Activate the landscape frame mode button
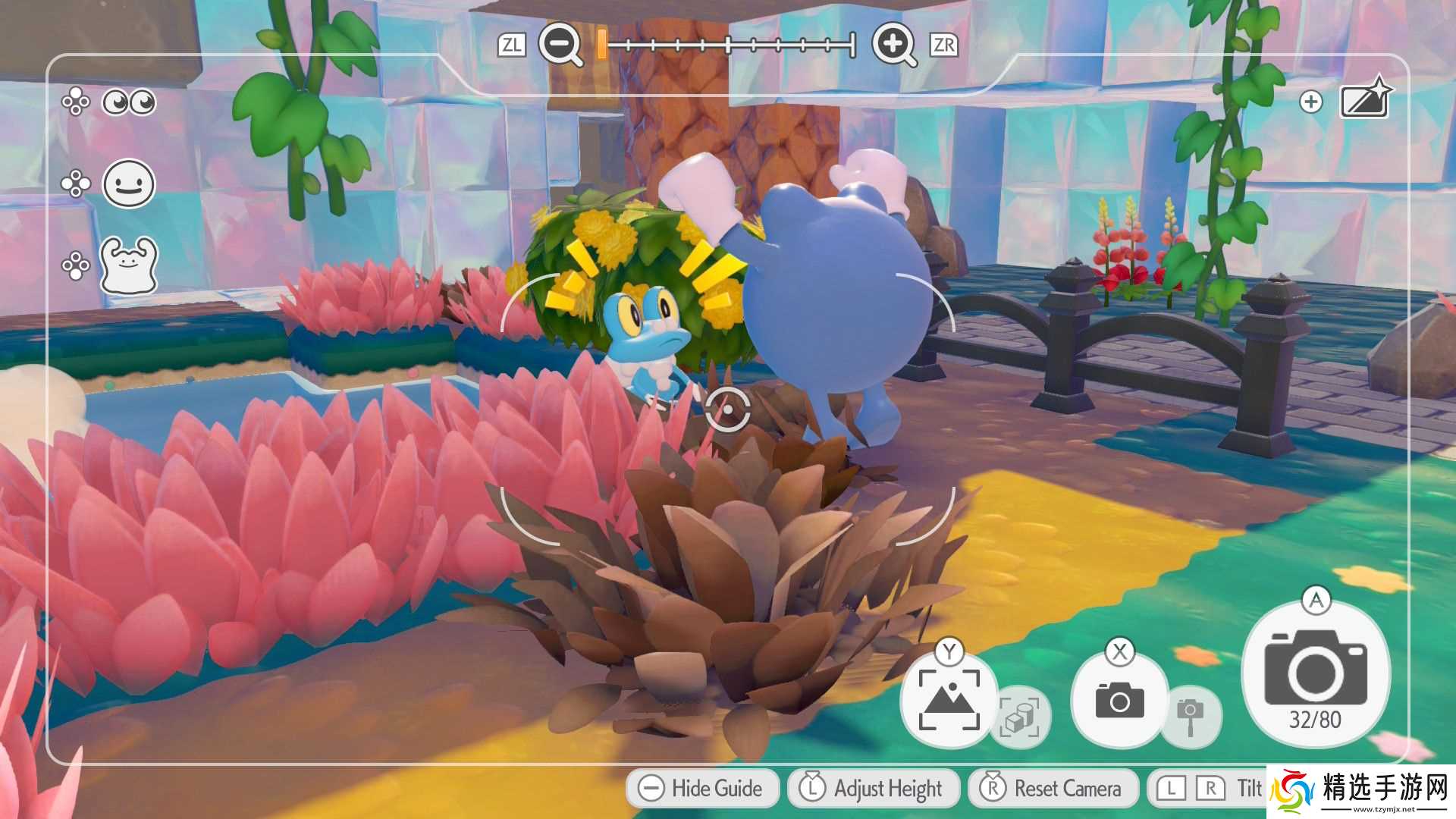Screen dimensions: 1456x819 pos(949,700)
